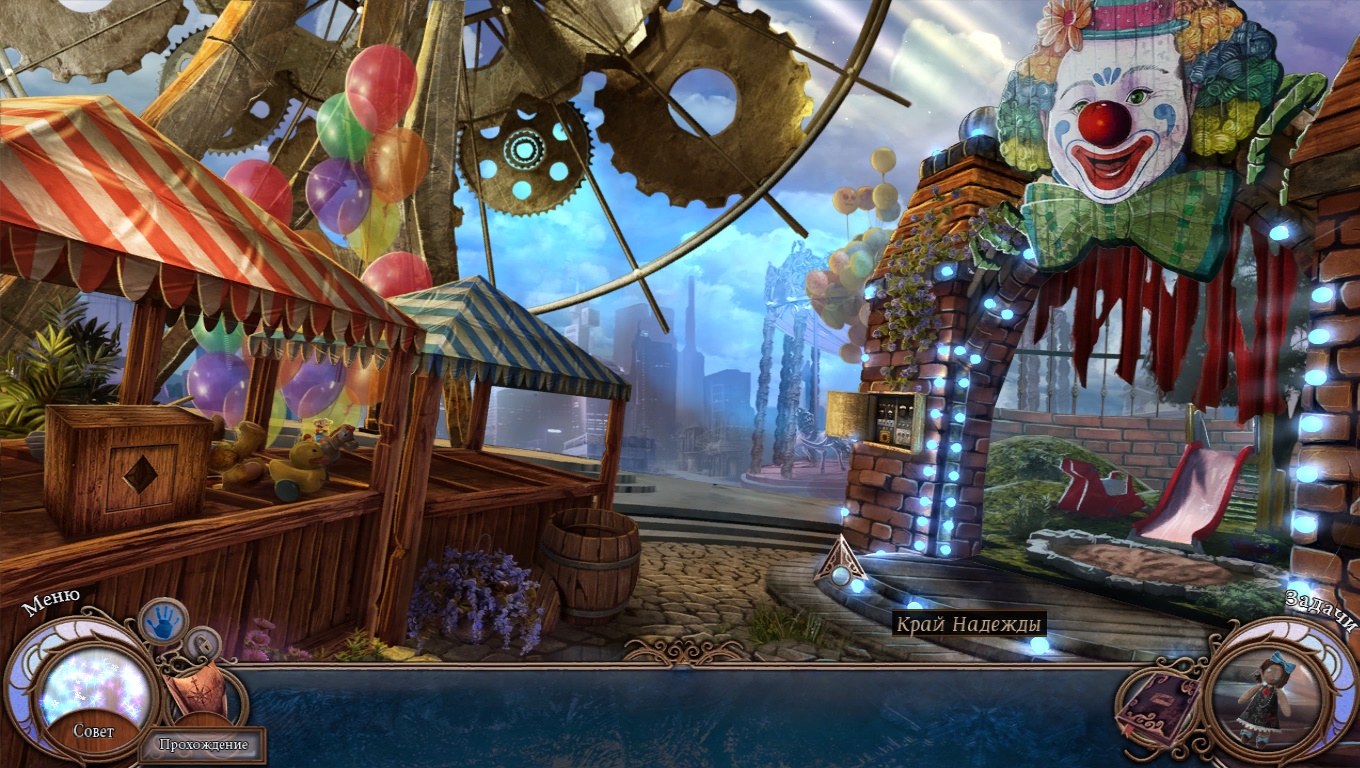Click the triangular Край Надежды navigation marker
1360x768 pixels.
840,566
